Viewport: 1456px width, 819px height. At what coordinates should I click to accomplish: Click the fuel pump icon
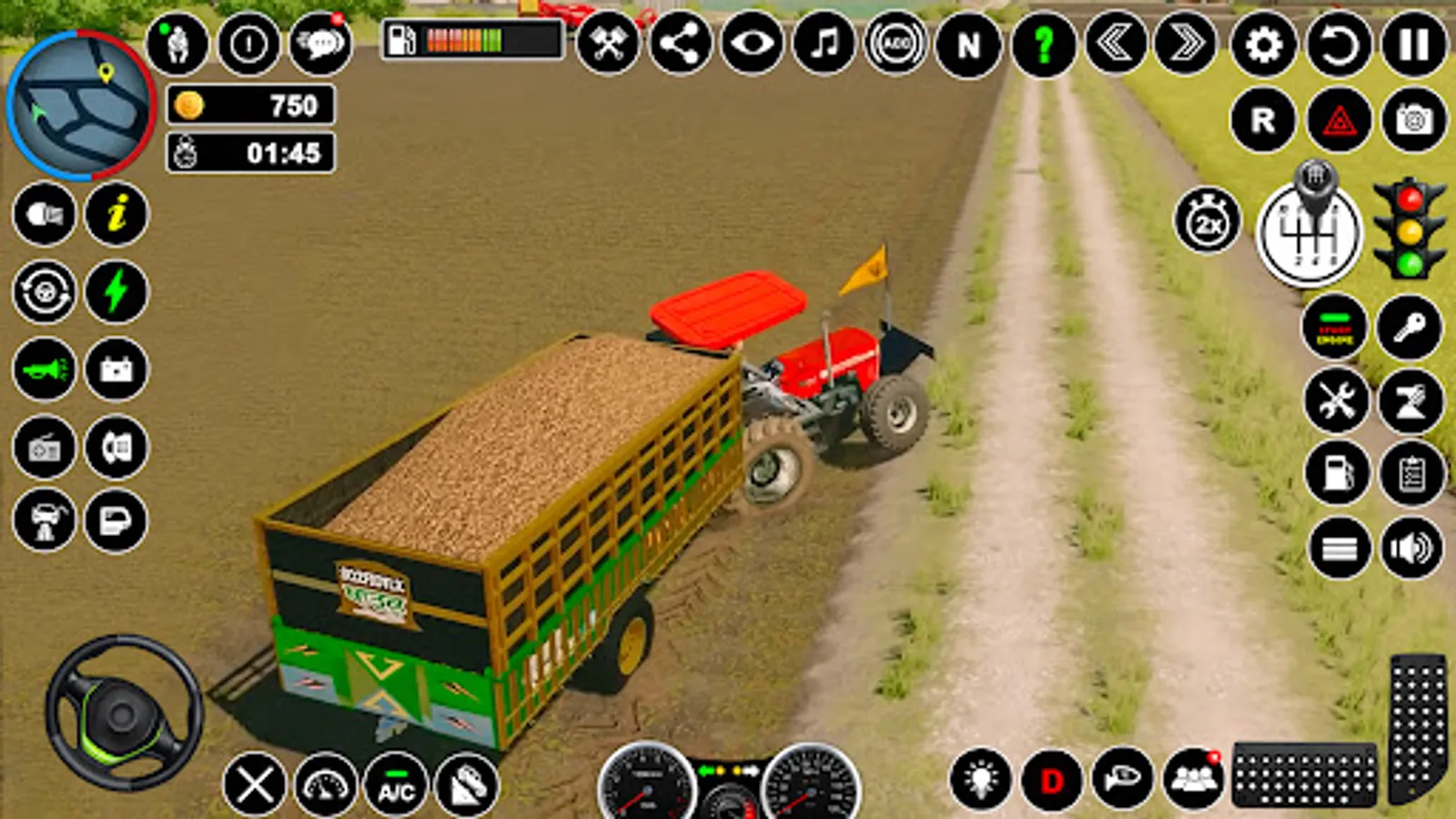(x=1335, y=472)
